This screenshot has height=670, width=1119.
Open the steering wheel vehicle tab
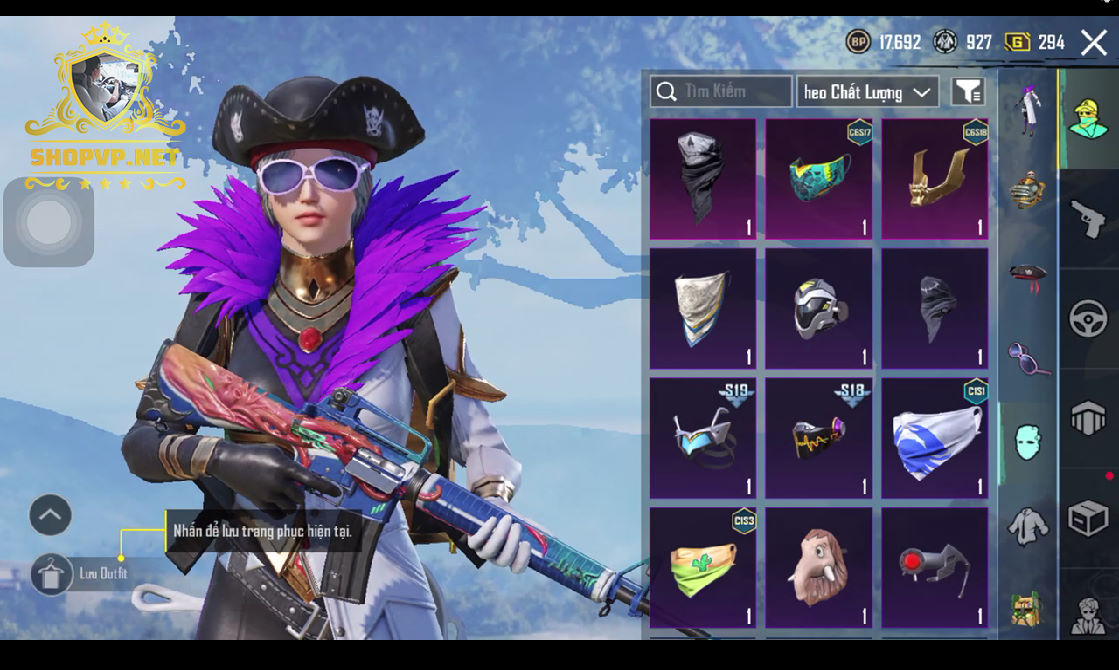1088,319
